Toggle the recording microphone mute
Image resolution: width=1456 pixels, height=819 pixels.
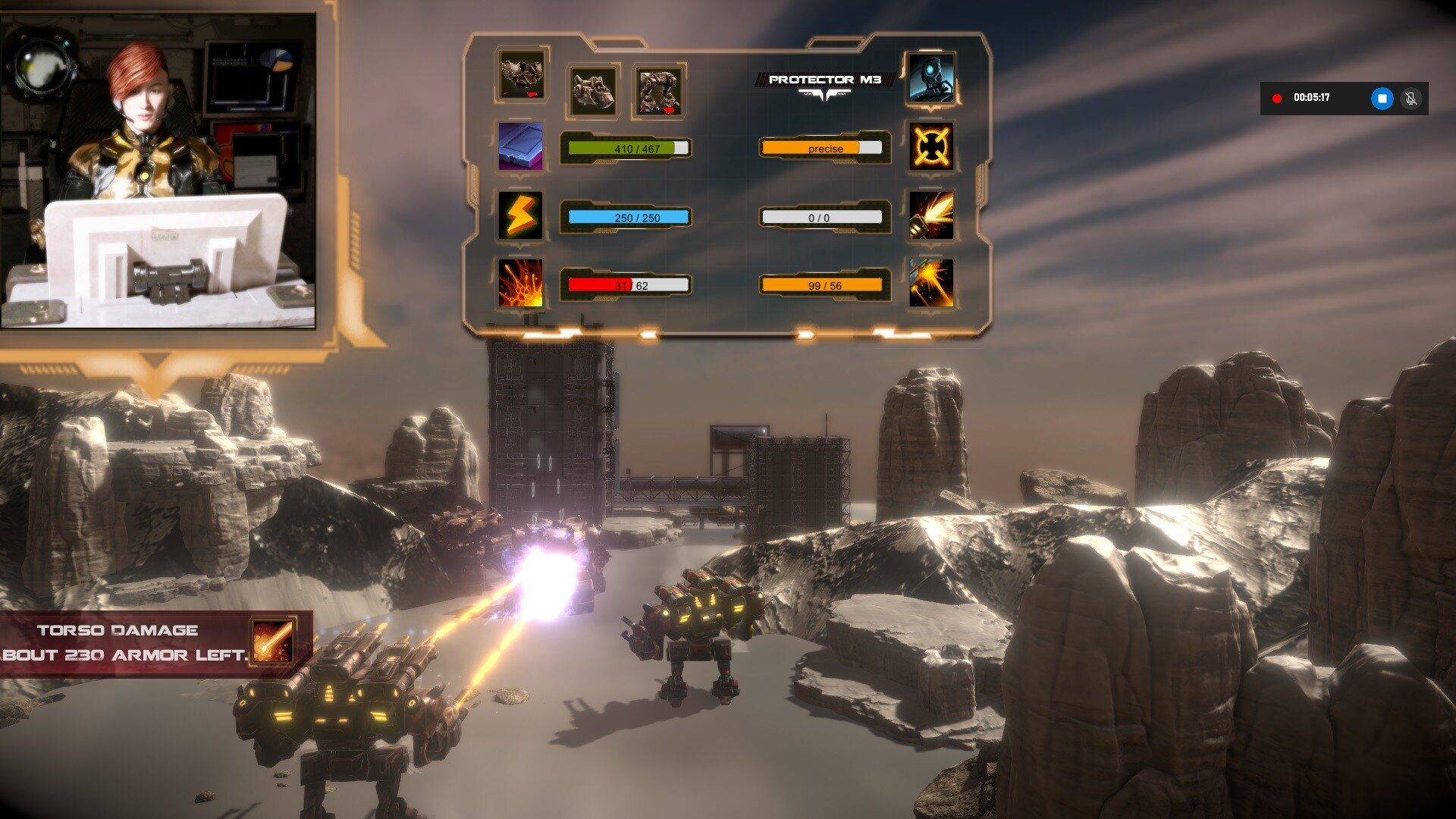[1410, 99]
